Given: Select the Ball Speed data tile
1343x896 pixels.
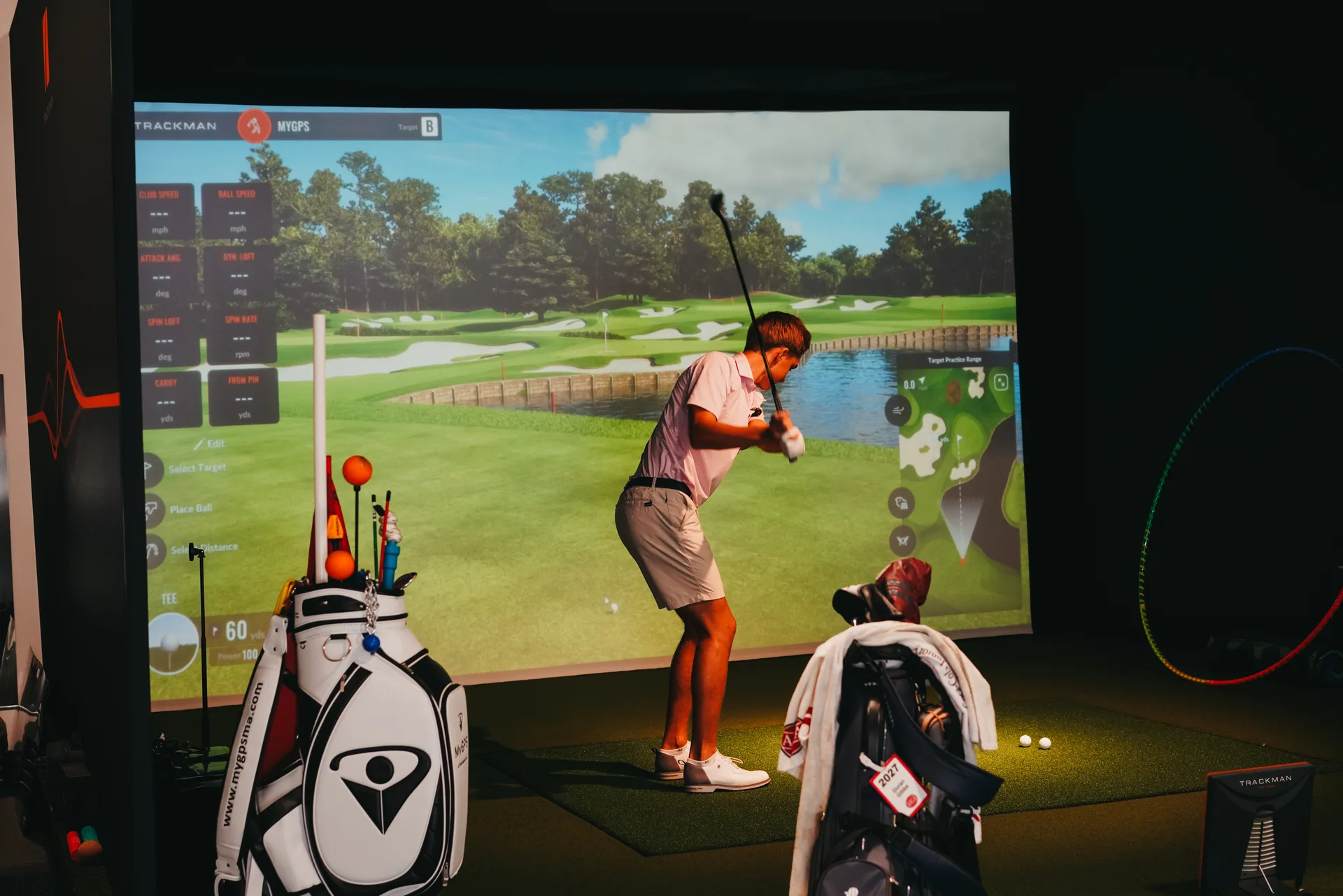Looking at the screenshot, I should point(236,211).
